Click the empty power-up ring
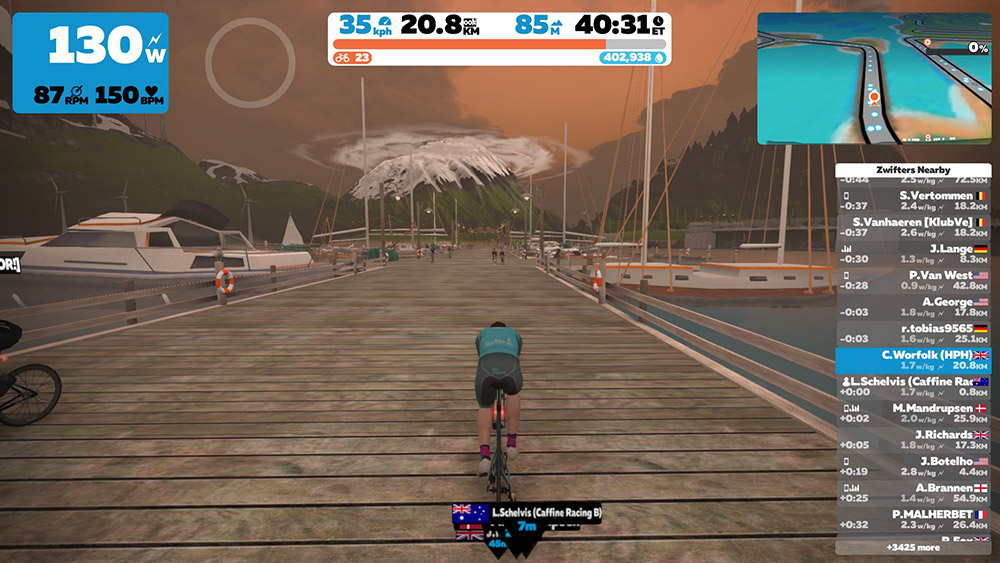The image size is (1000, 563). (x=250, y=62)
